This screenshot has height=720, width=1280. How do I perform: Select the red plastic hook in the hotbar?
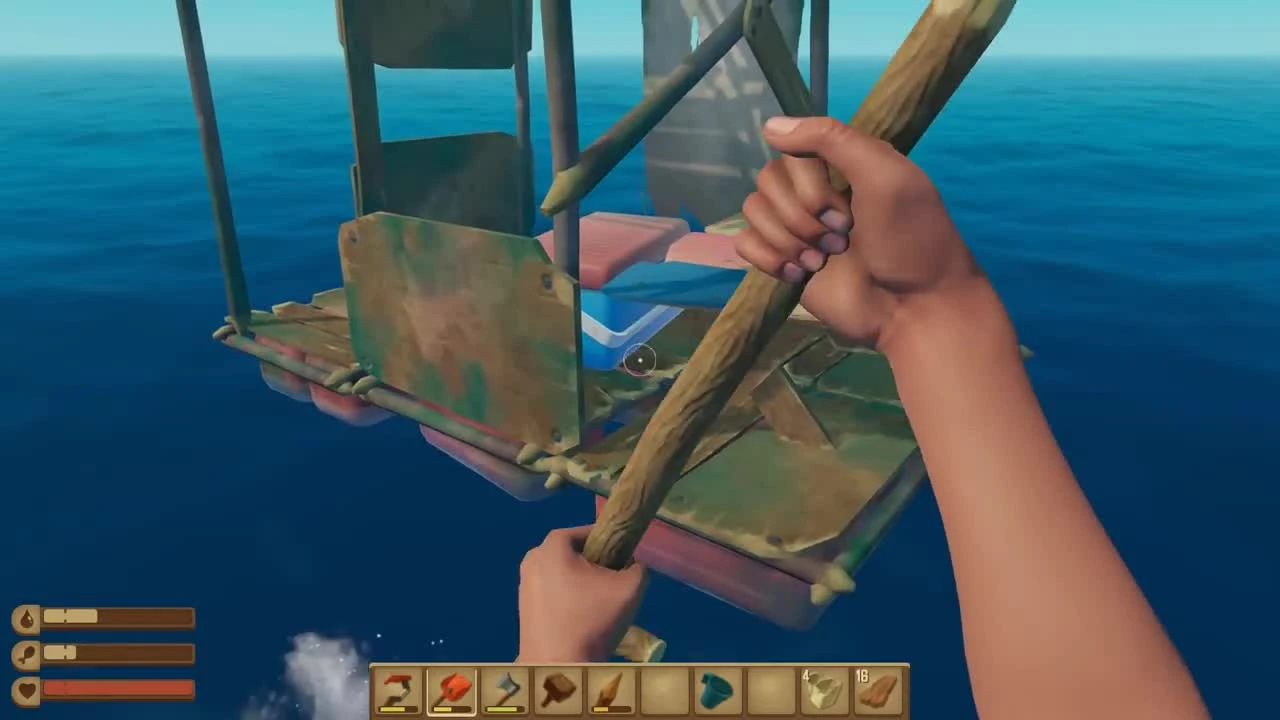(450, 690)
